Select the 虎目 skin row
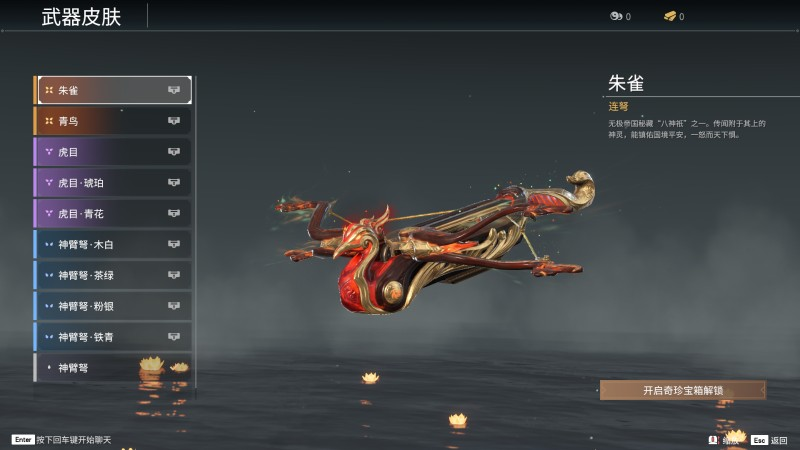 pos(113,152)
